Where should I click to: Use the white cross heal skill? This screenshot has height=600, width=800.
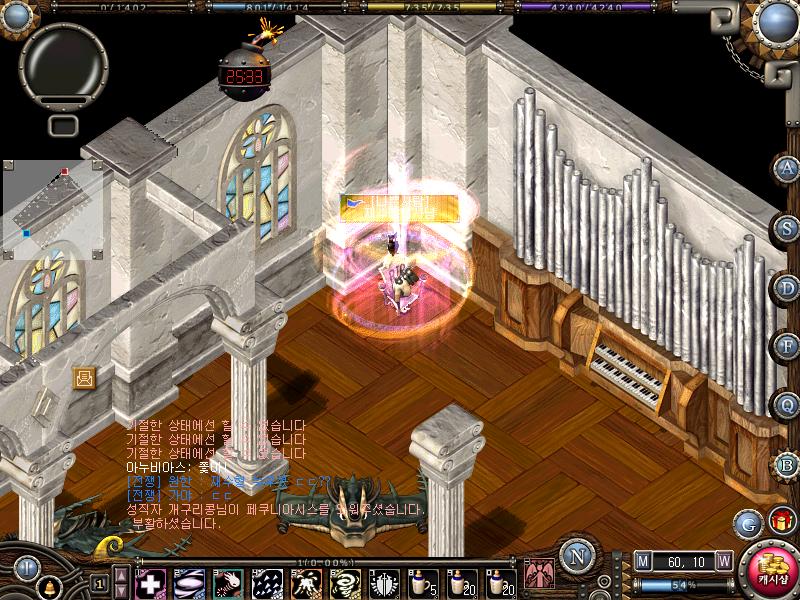click(x=150, y=582)
